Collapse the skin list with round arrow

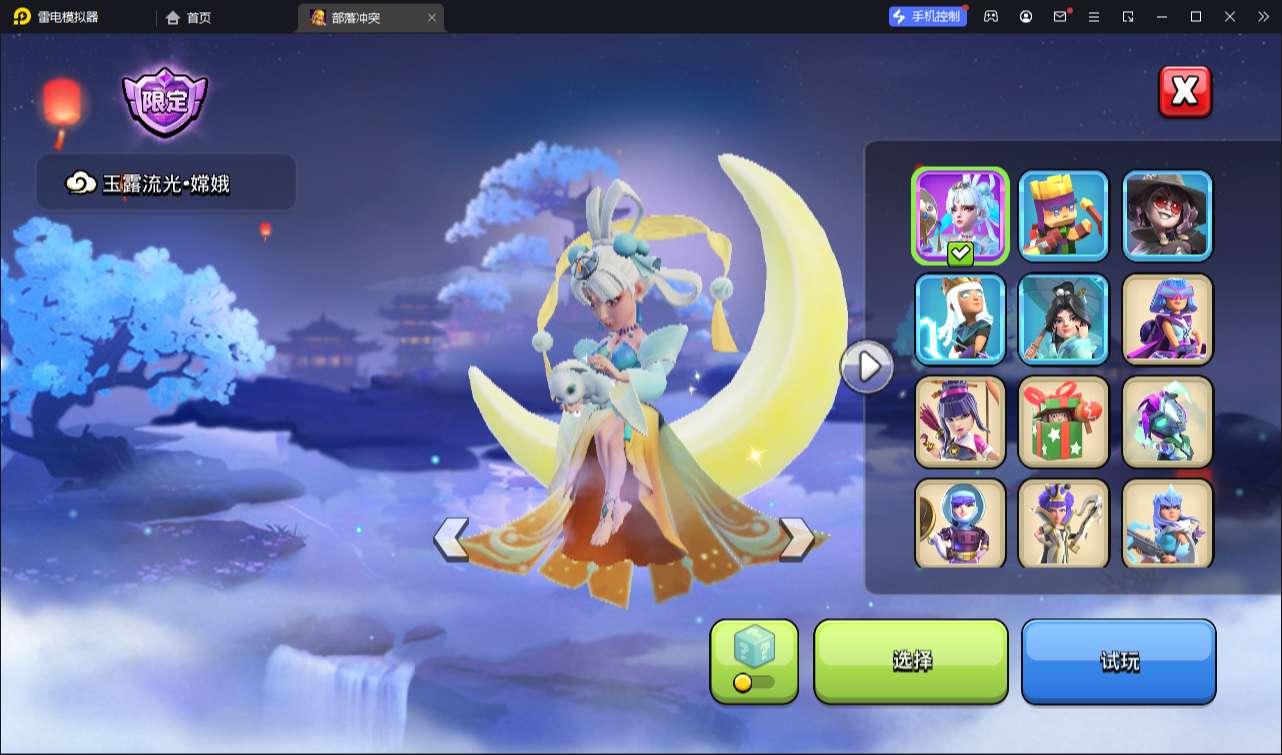click(x=866, y=367)
